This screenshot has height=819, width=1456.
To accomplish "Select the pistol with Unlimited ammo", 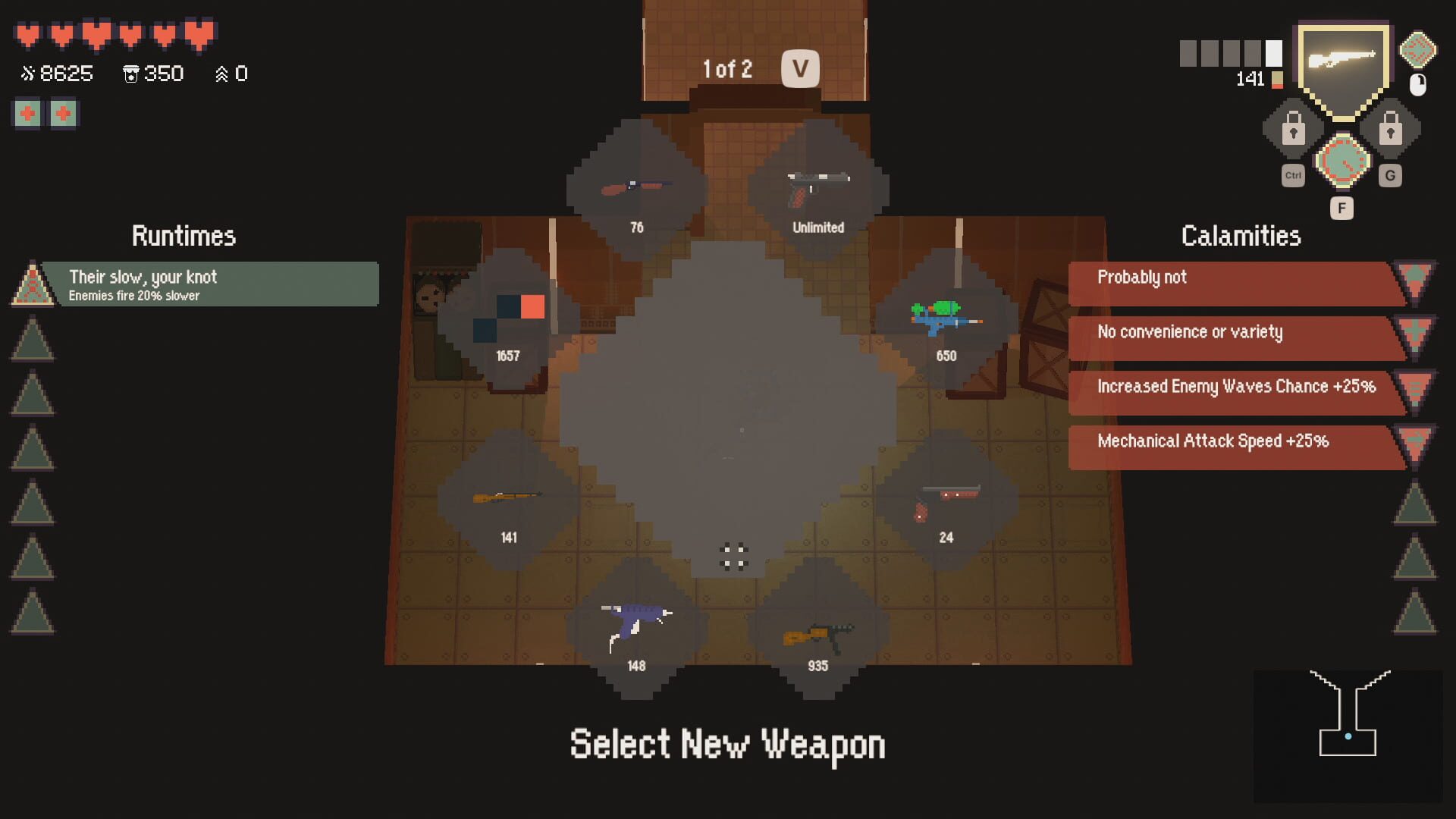I will pyautogui.click(x=817, y=184).
